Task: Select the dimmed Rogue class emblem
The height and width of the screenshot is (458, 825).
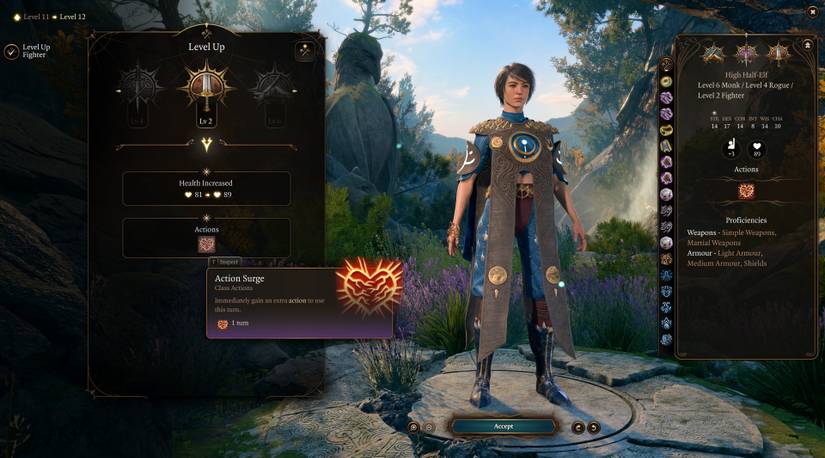Action: pyautogui.click(x=273, y=87)
